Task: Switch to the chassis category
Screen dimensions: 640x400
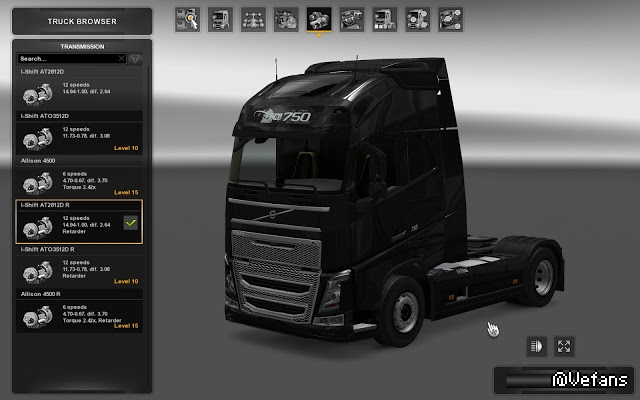Action: 254,18
